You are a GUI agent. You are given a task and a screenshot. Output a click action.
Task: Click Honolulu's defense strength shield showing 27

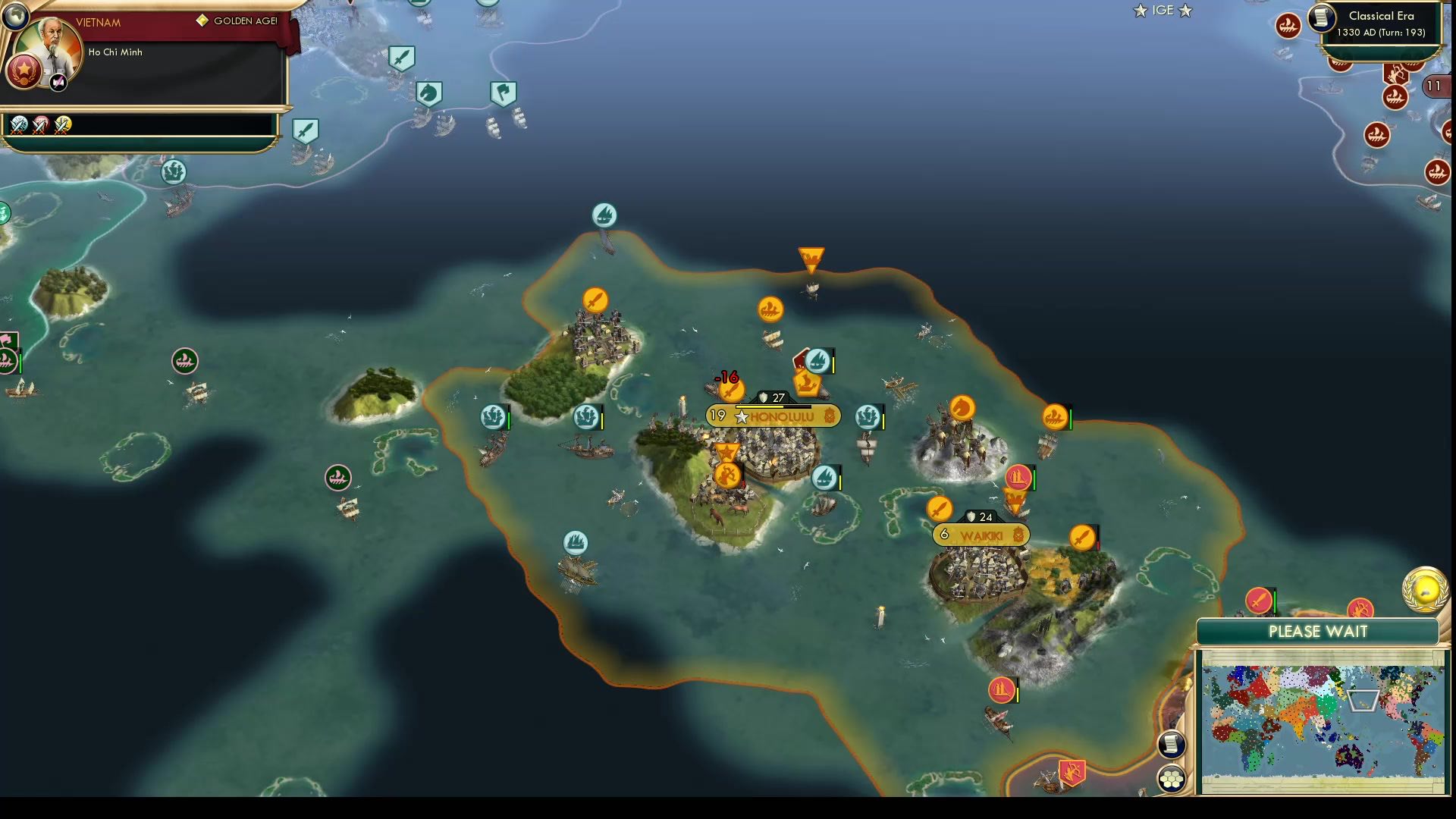tap(773, 397)
